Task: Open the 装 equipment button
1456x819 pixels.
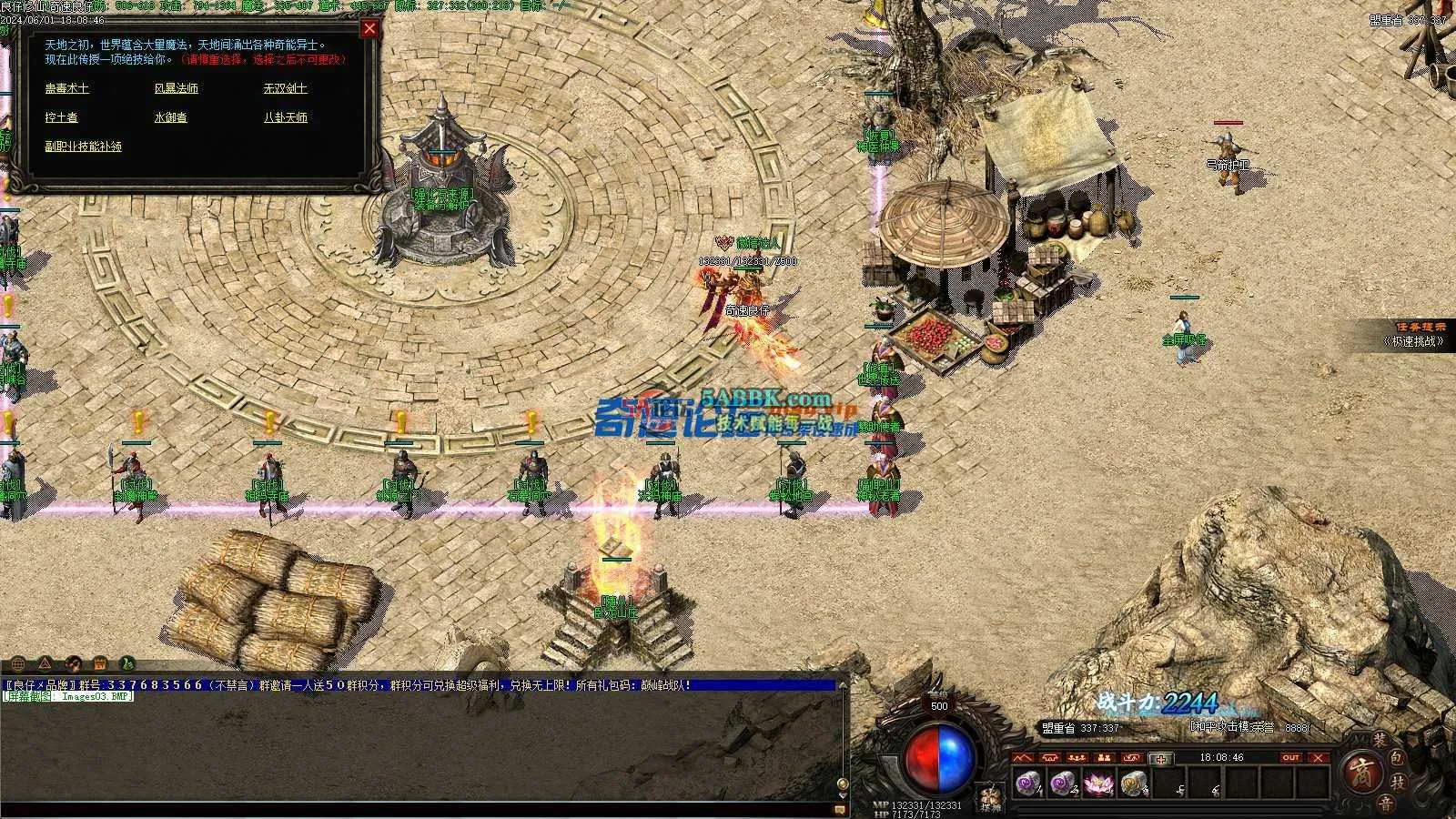Action: tap(1381, 742)
